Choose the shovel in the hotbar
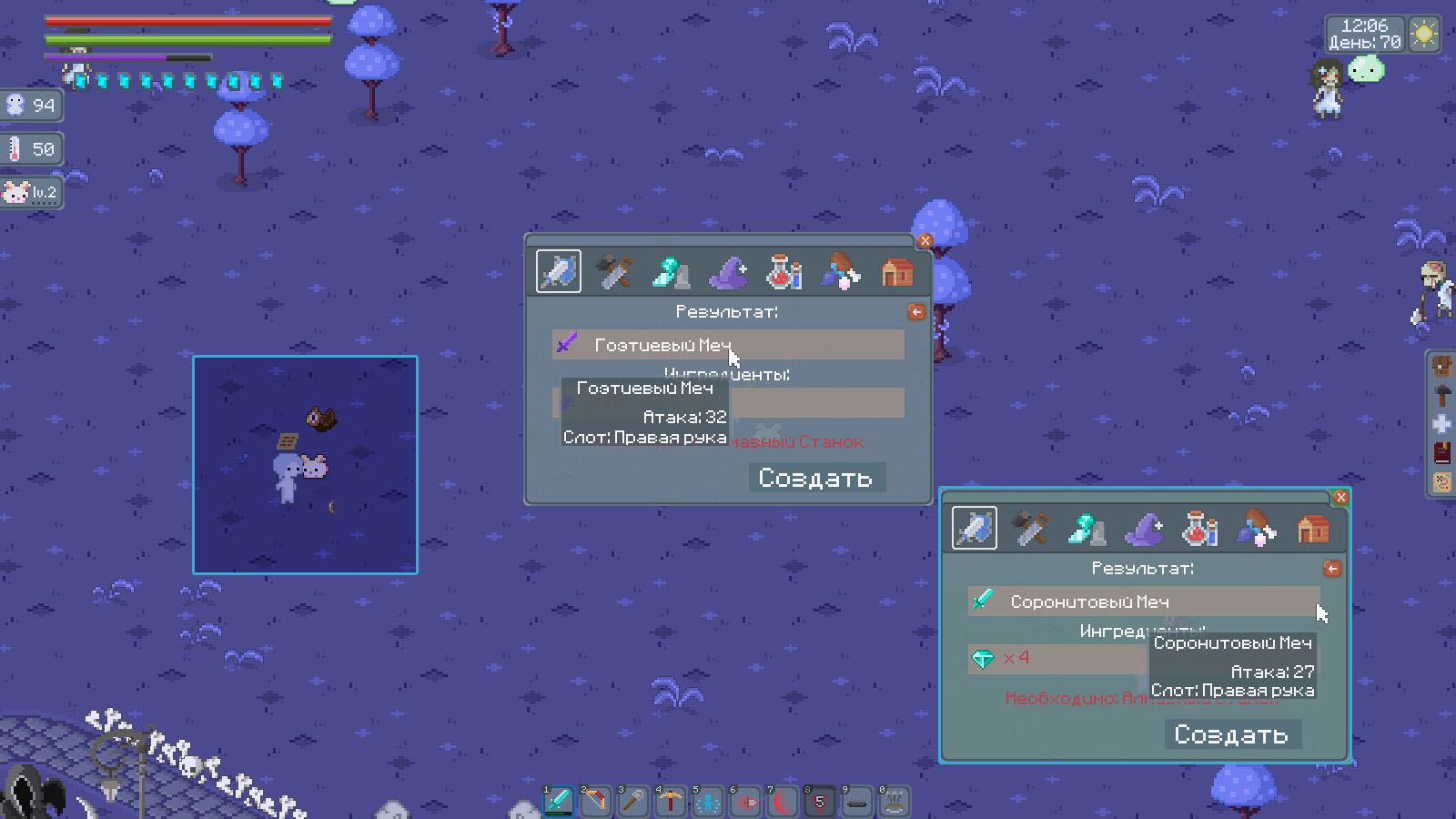Screen dimensions: 1456x819 tap(632, 802)
